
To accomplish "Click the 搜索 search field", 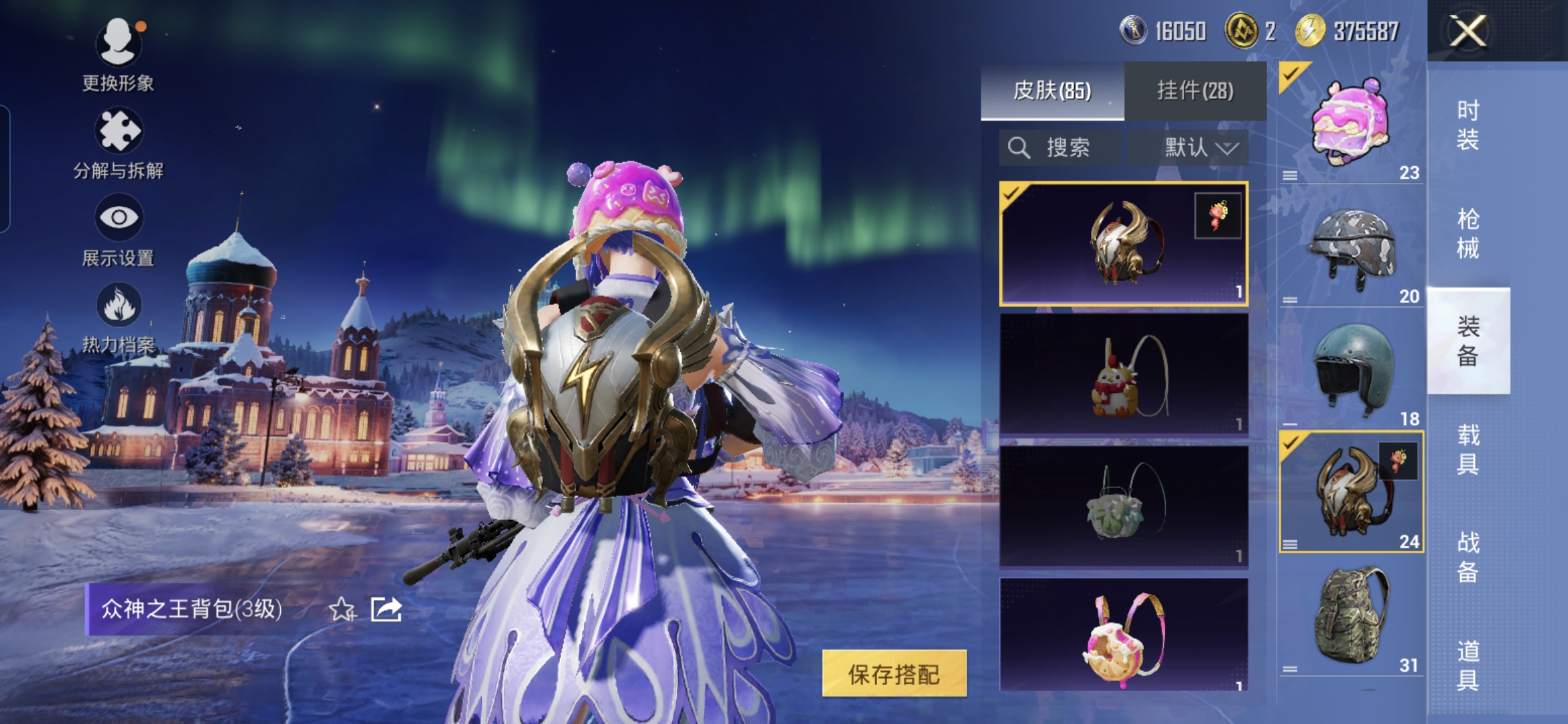I will [x=1059, y=147].
